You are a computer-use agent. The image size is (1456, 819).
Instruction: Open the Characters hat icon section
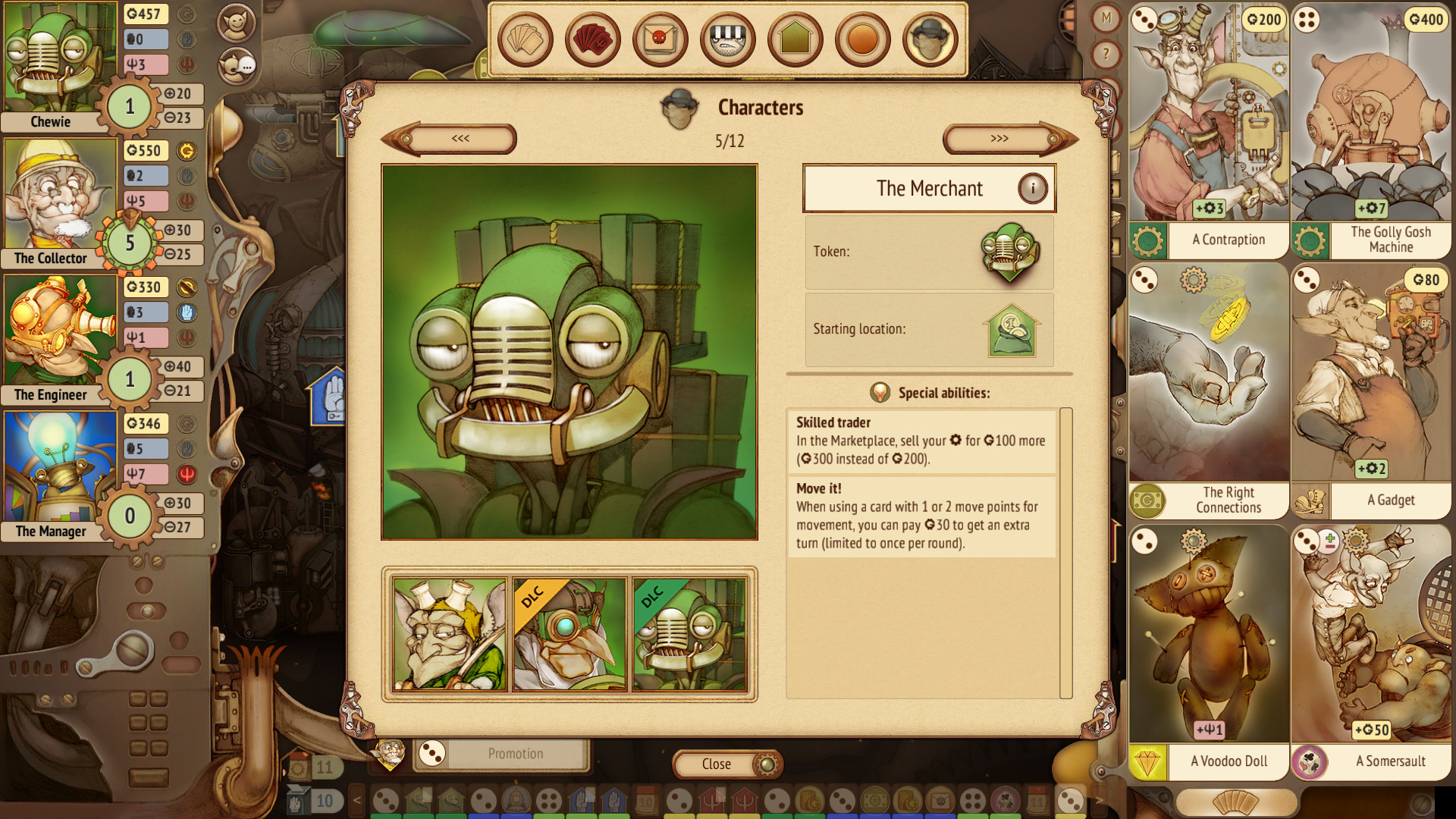929,39
